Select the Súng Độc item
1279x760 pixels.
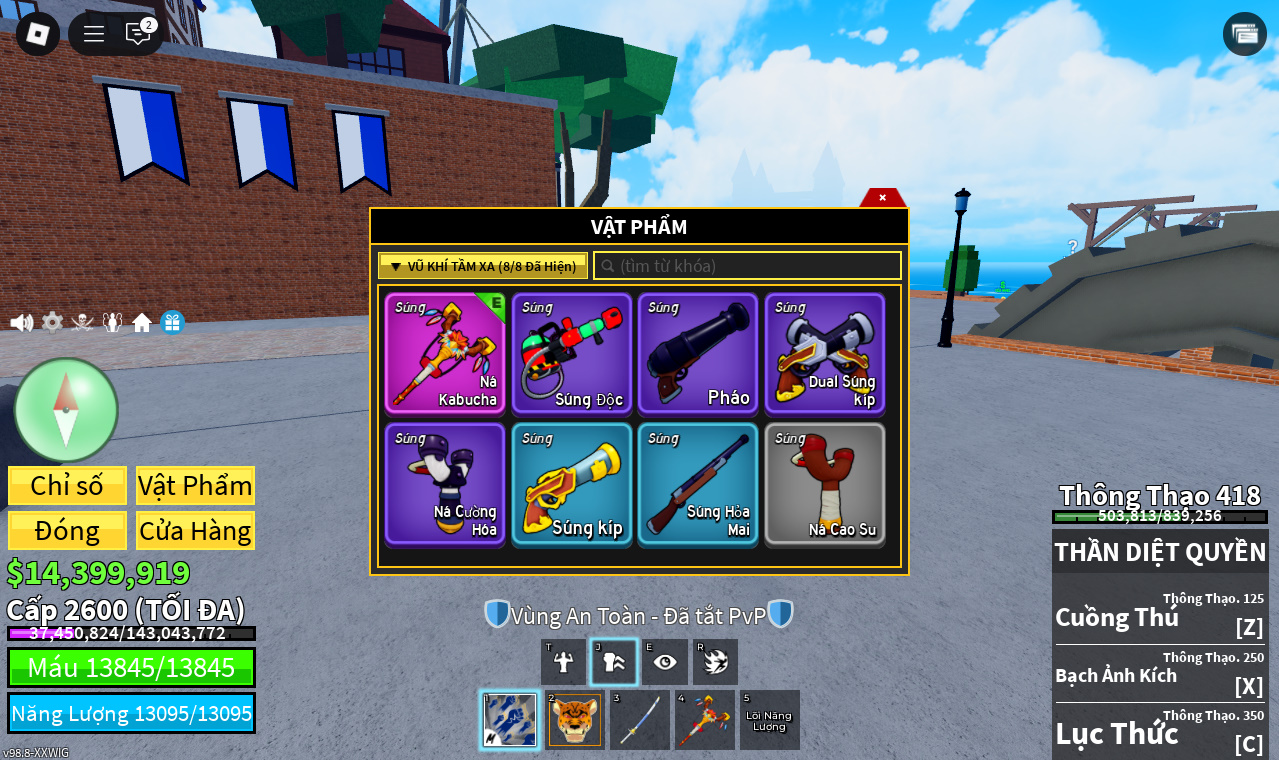(x=572, y=353)
